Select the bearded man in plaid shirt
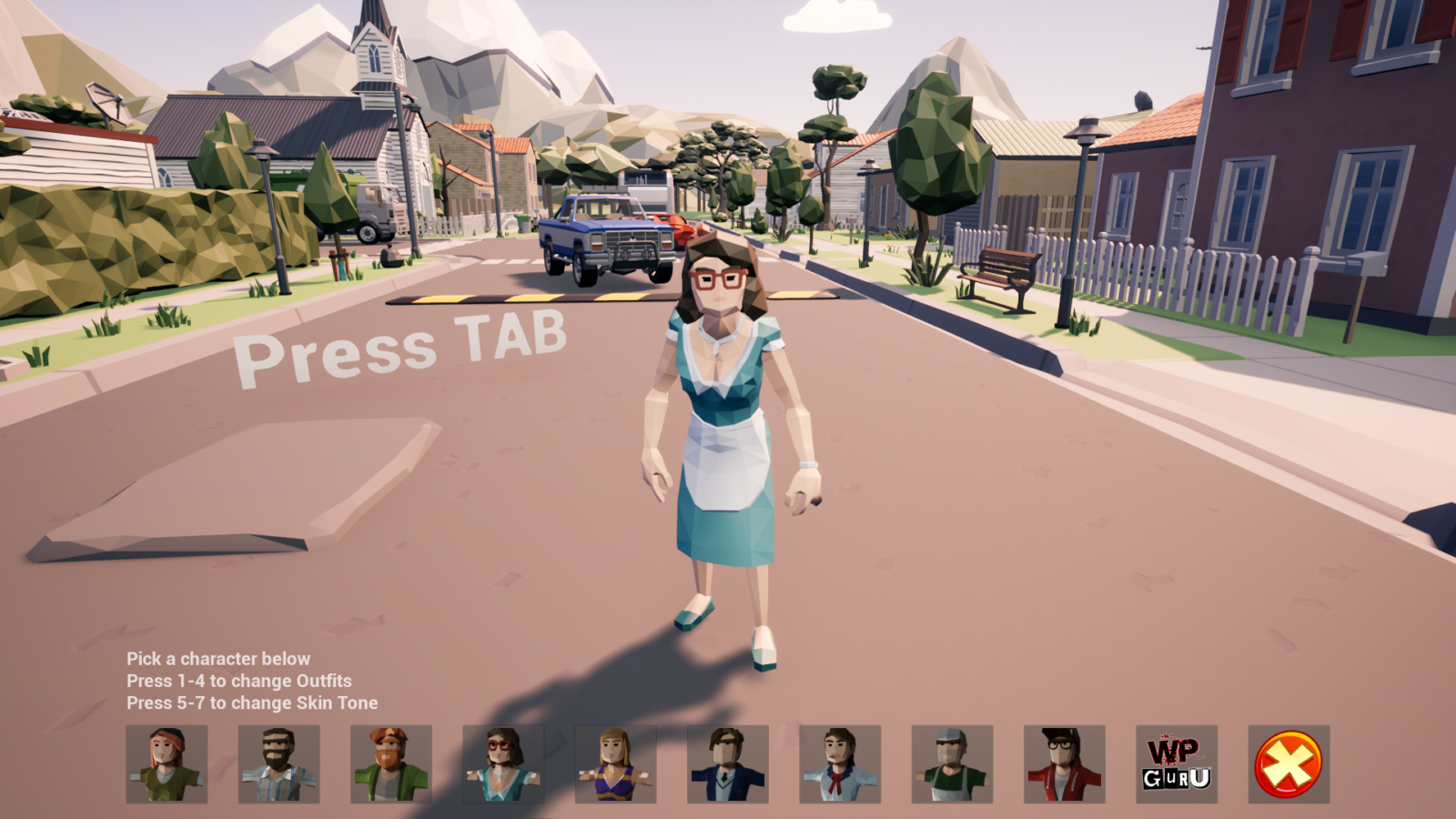 click(278, 764)
